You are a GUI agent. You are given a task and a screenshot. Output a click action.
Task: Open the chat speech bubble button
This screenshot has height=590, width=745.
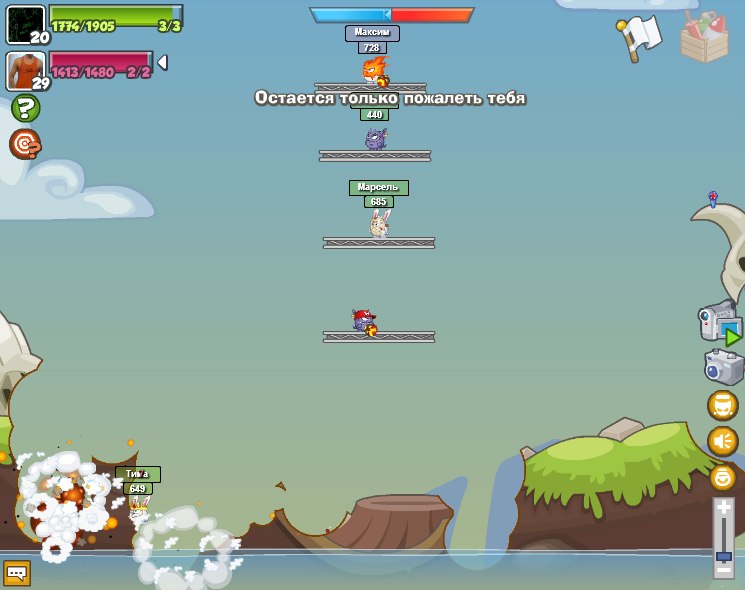tap(17, 572)
